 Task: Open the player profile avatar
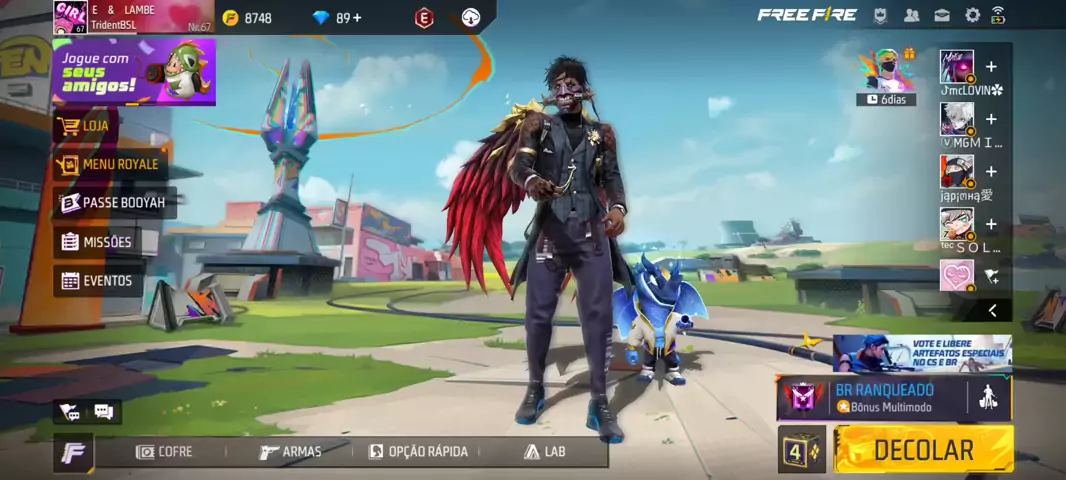pyautogui.click(x=70, y=17)
